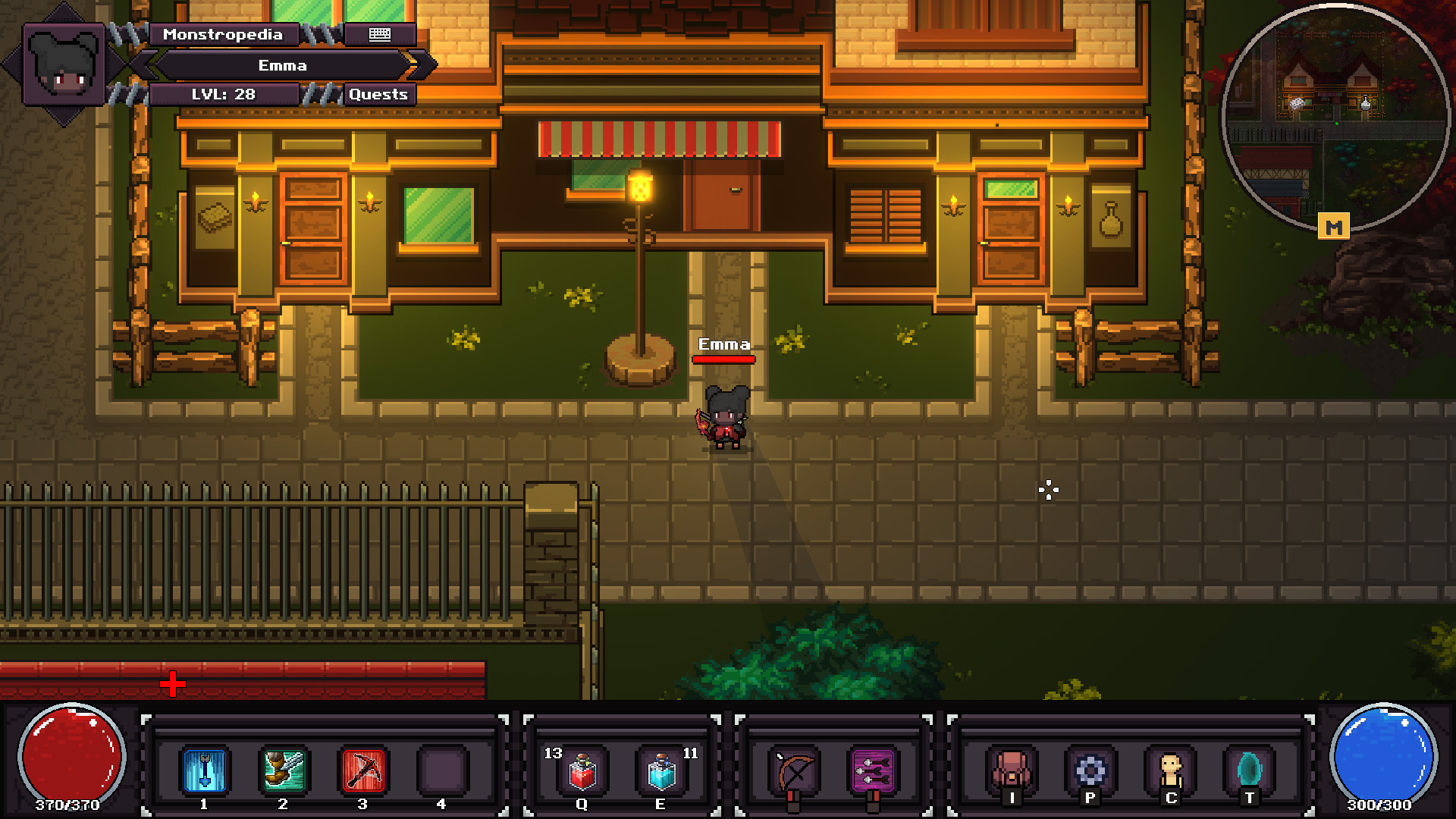Image resolution: width=1456 pixels, height=819 pixels.
Task: Select the purple arrows ammo icon
Action: 874,770
